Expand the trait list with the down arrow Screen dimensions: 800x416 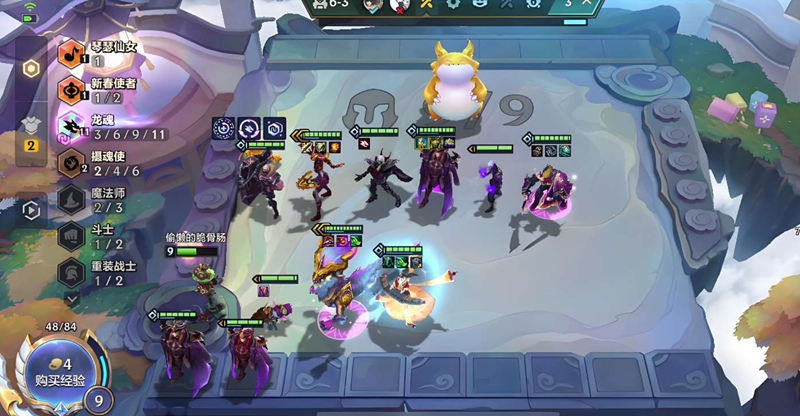71,298
